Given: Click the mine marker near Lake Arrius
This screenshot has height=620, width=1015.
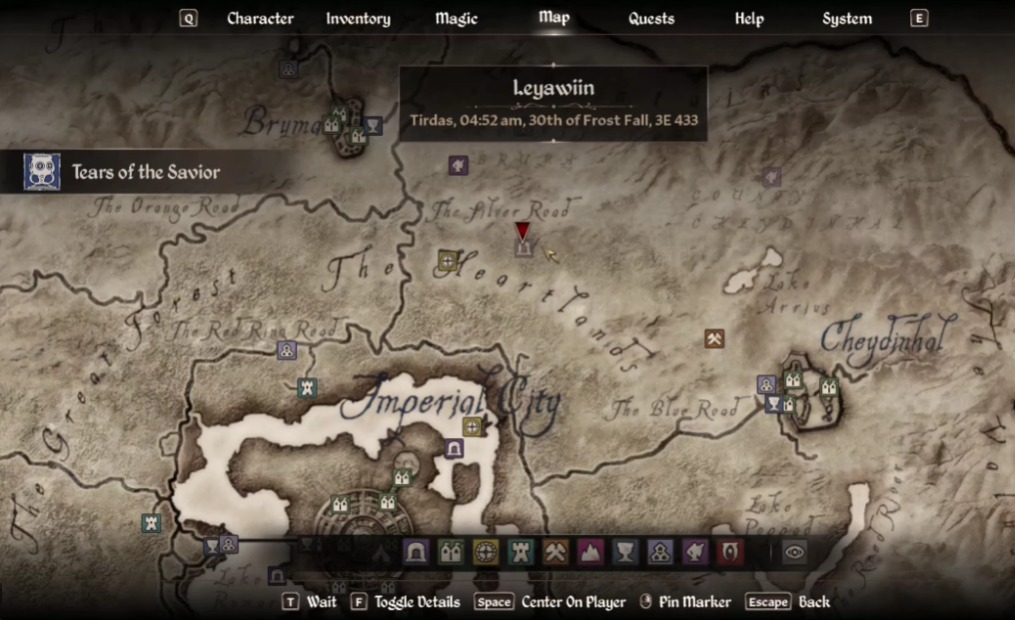Looking at the screenshot, I should pyautogui.click(x=714, y=339).
